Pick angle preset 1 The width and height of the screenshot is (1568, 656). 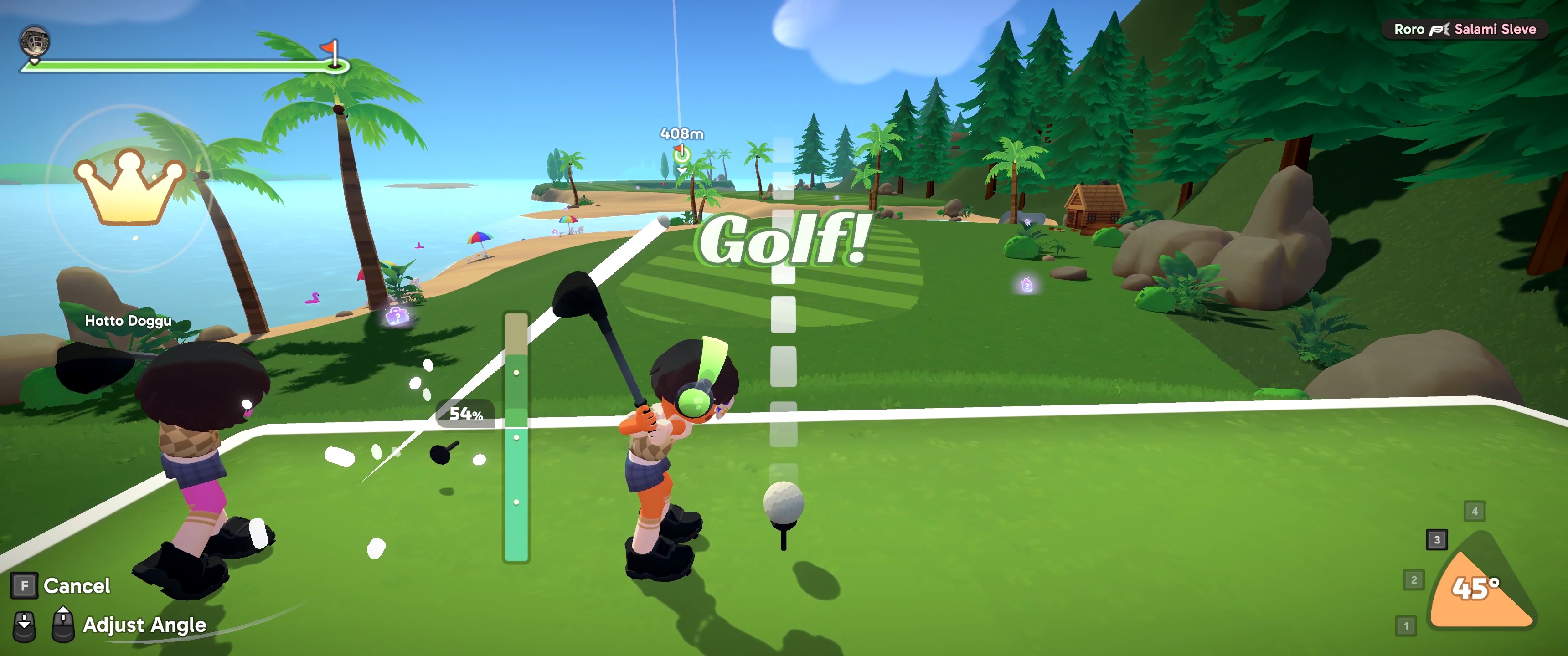click(x=1405, y=625)
